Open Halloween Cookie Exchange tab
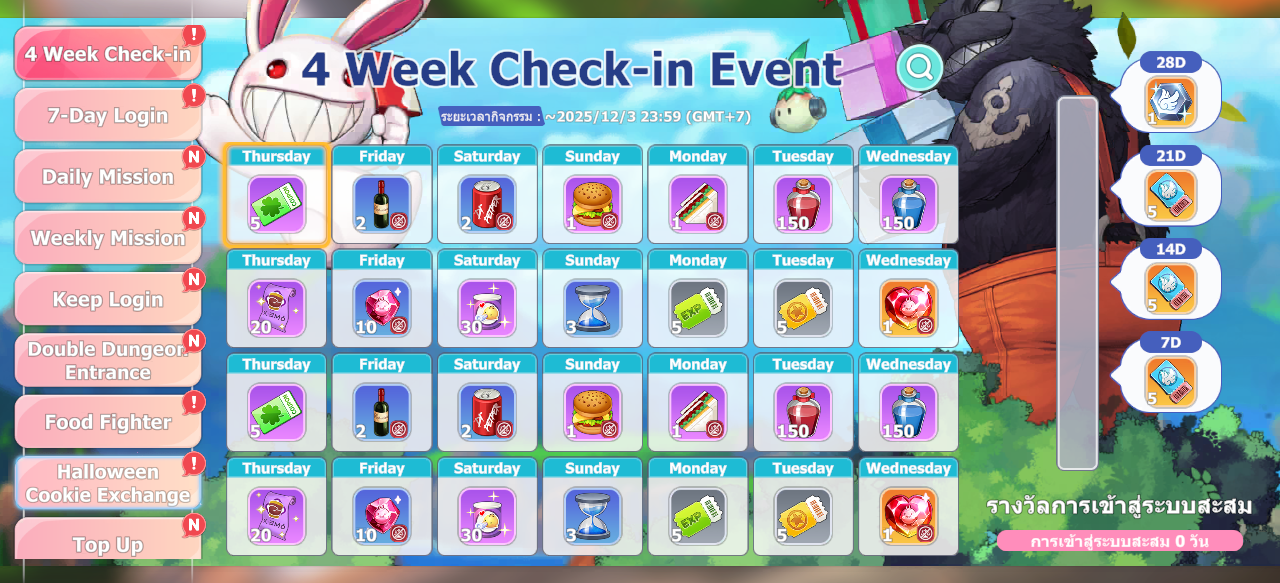This screenshot has height=583, width=1280. click(108, 483)
